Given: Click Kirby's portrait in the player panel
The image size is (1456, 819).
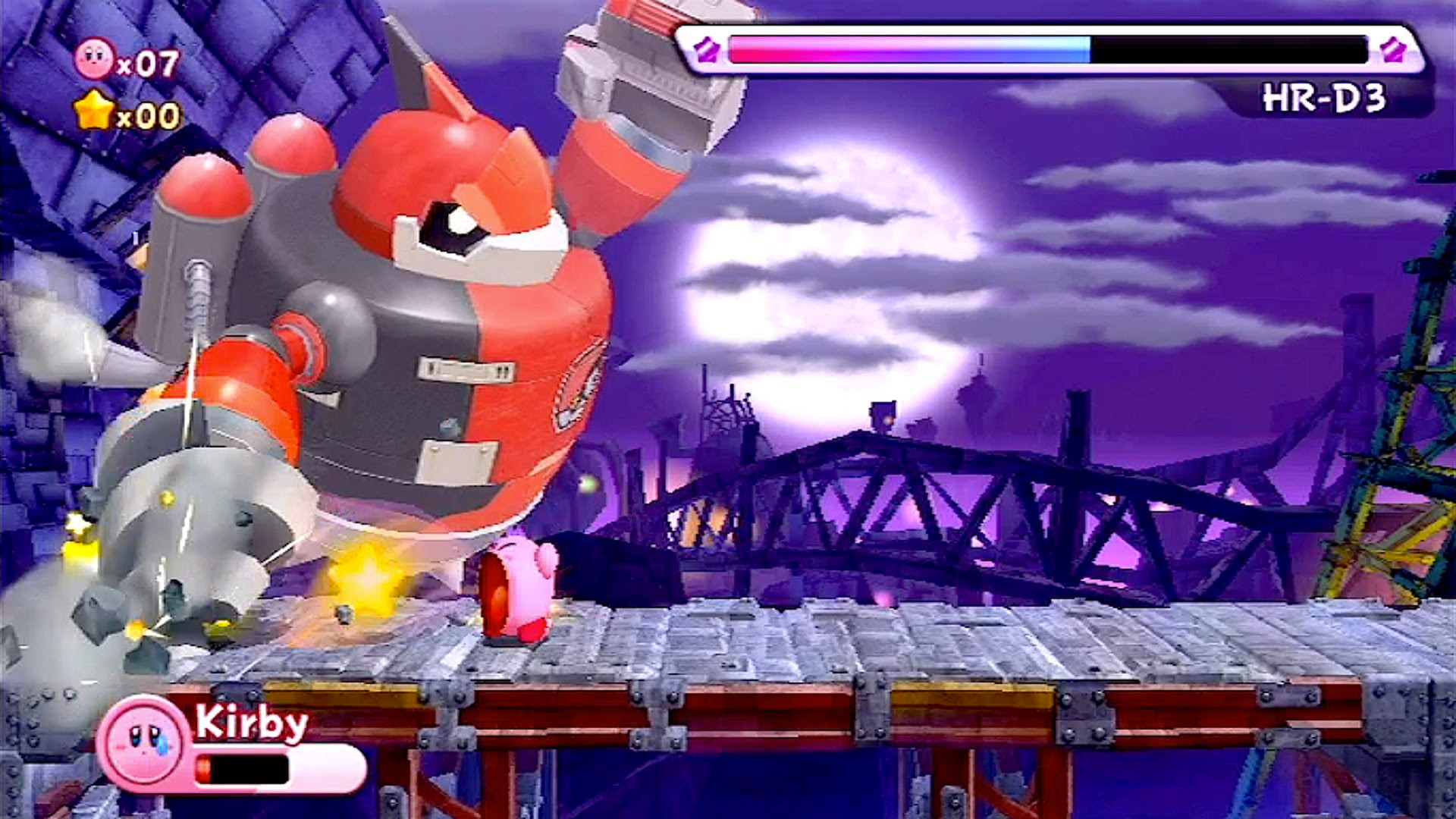Looking at the screenshot, I should [143, 742].
